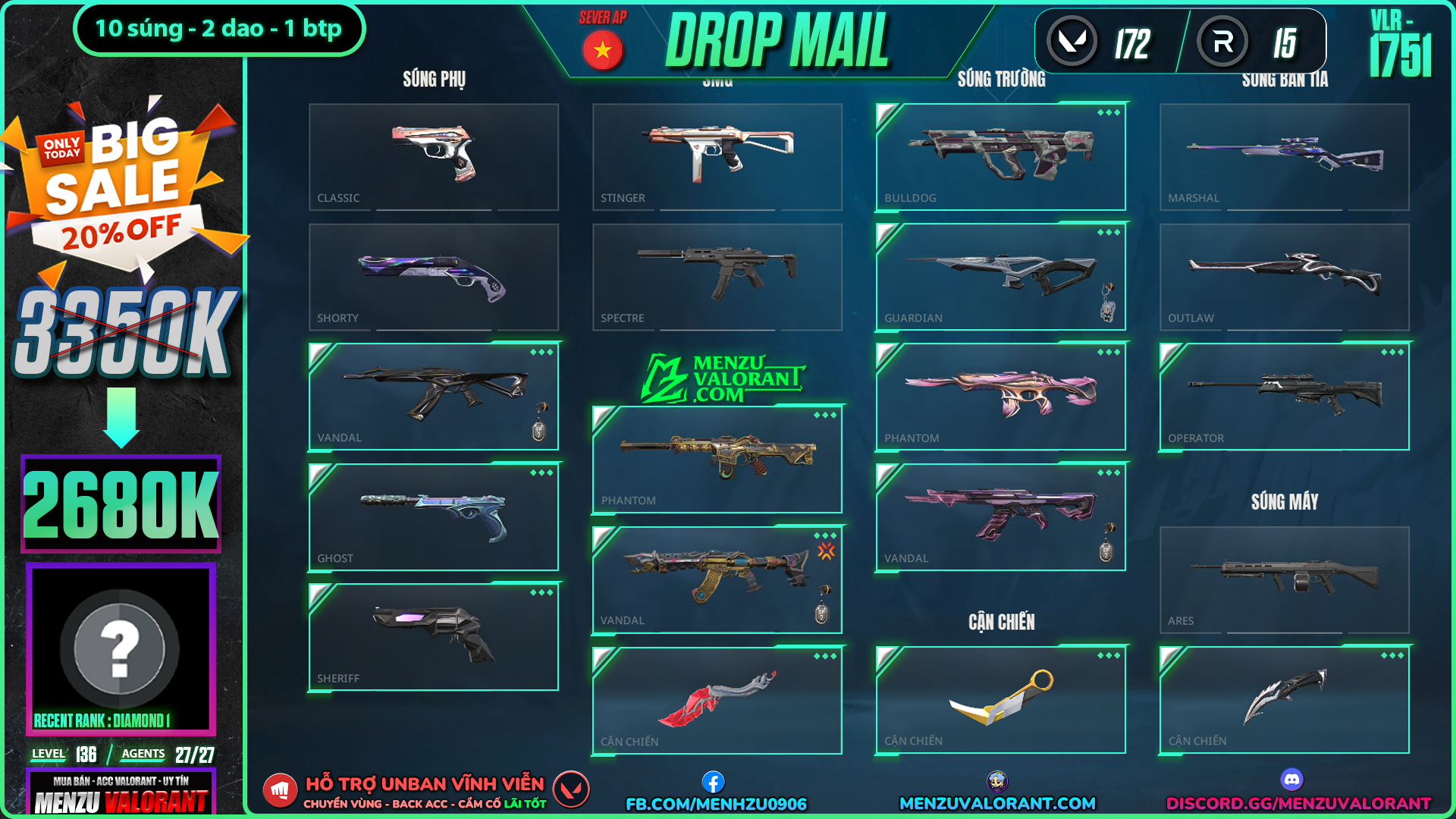Choose the Guardian rifle slot

tap(1000, 277)
